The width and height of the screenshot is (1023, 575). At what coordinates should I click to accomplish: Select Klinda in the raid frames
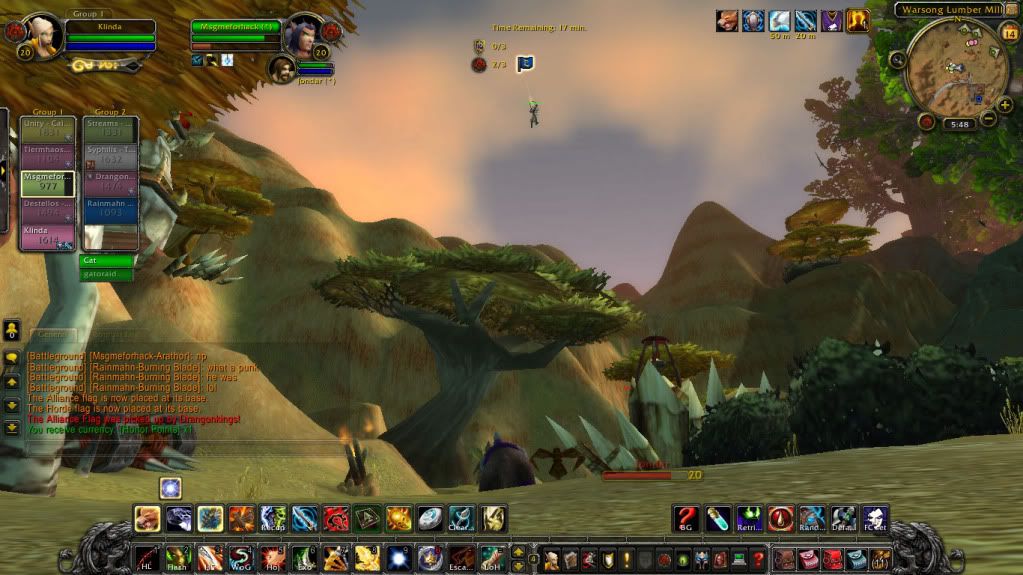coord(47,236)
